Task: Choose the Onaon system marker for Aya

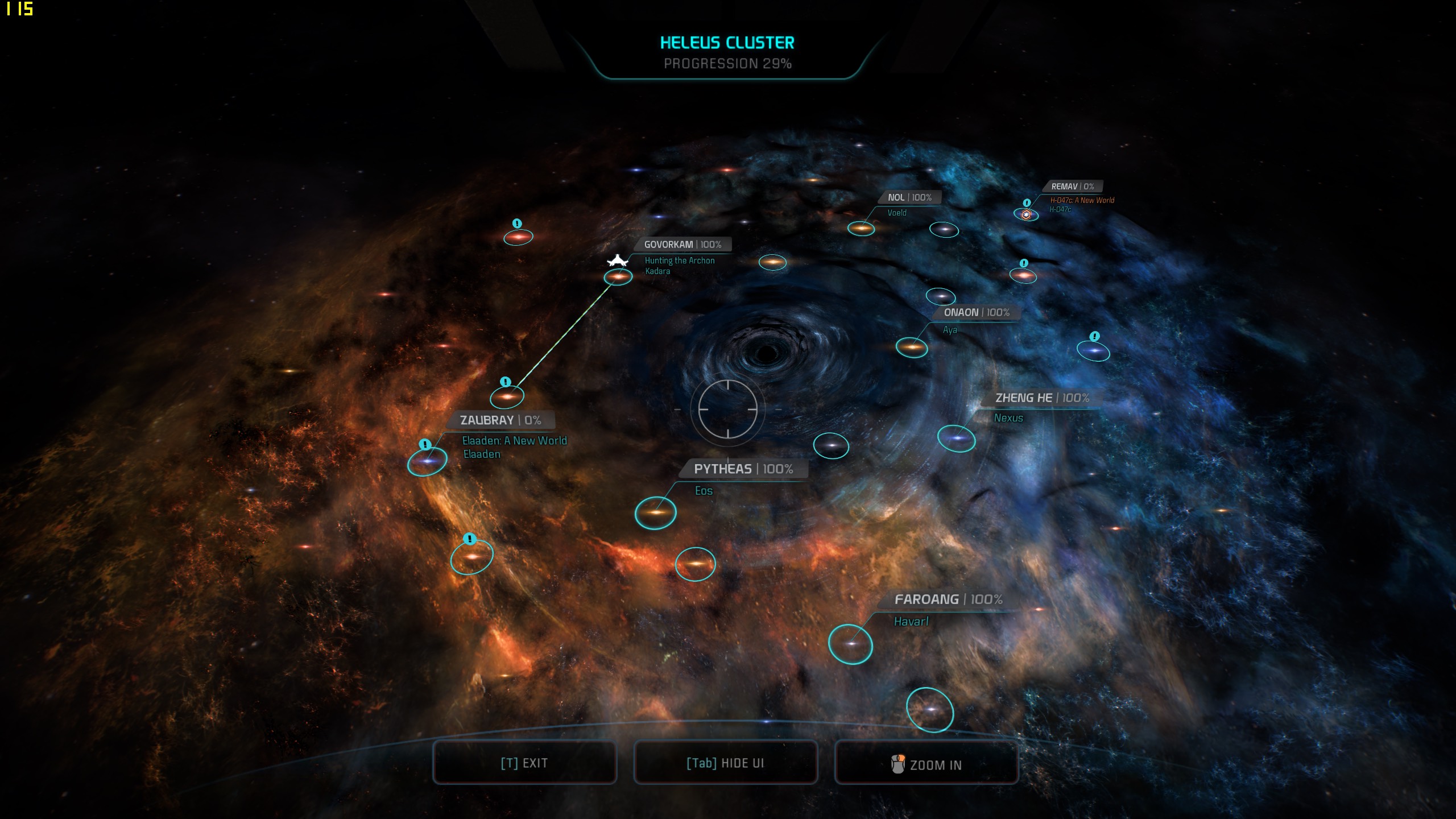Action: 911,346
